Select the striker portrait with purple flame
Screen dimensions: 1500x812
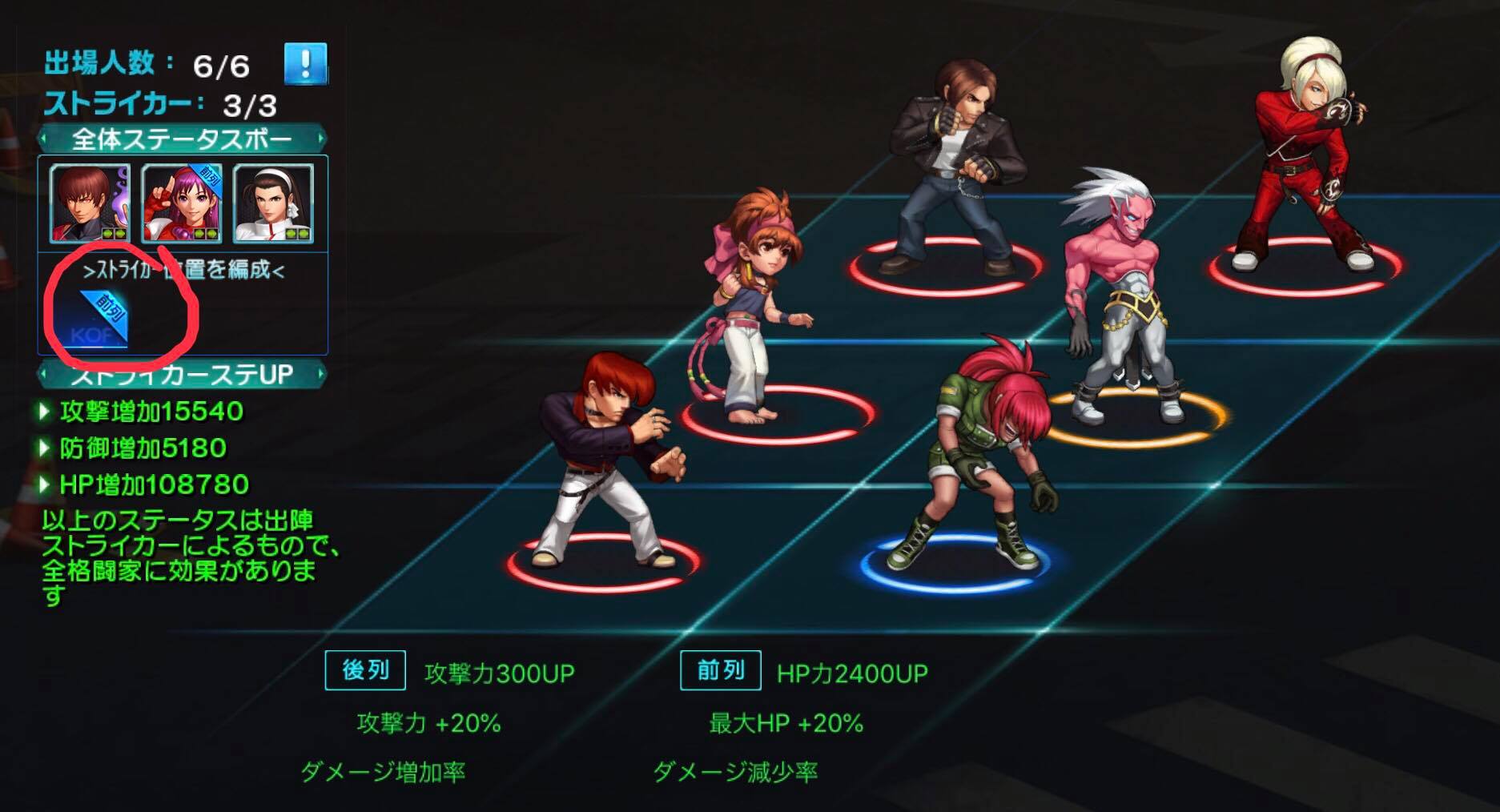pos(90,203)
